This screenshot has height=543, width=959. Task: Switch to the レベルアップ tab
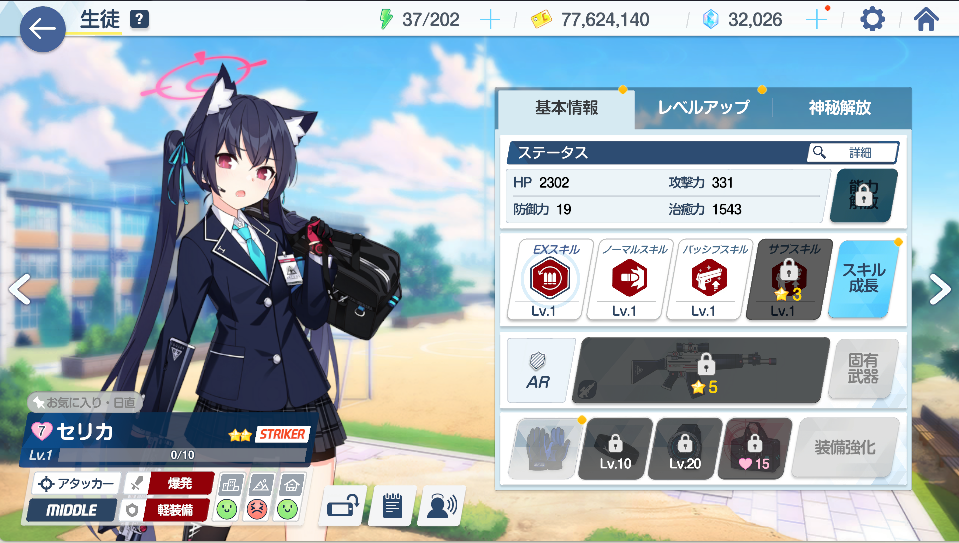click(703, 108)
